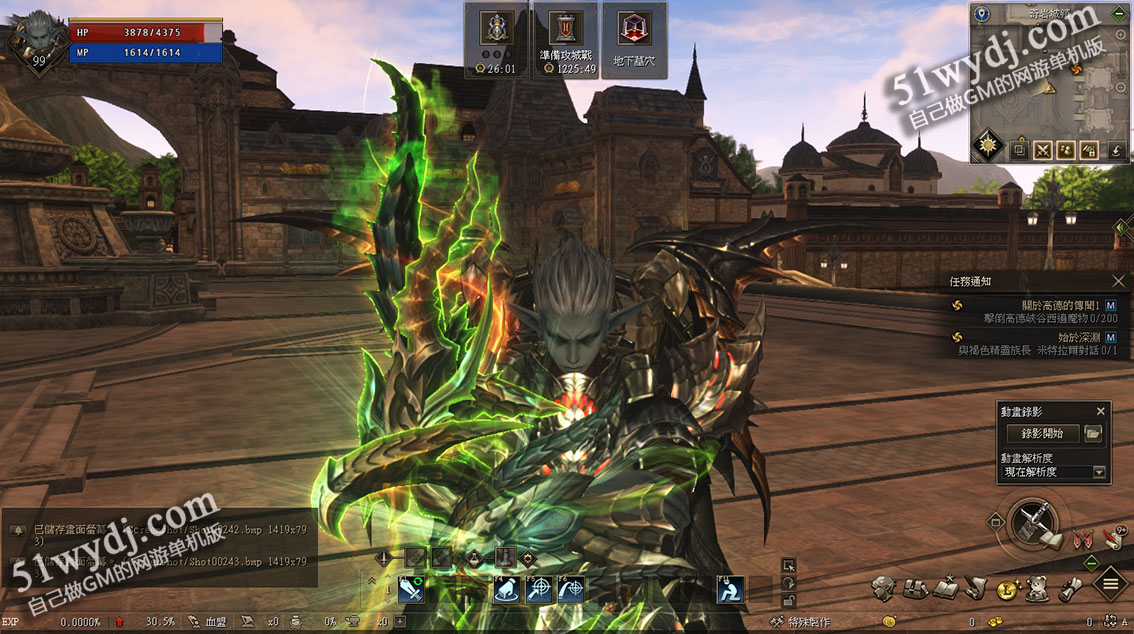Open the main menu hamburger button
Screen dimensions: 1134x634
click(x=1111, y=584)
